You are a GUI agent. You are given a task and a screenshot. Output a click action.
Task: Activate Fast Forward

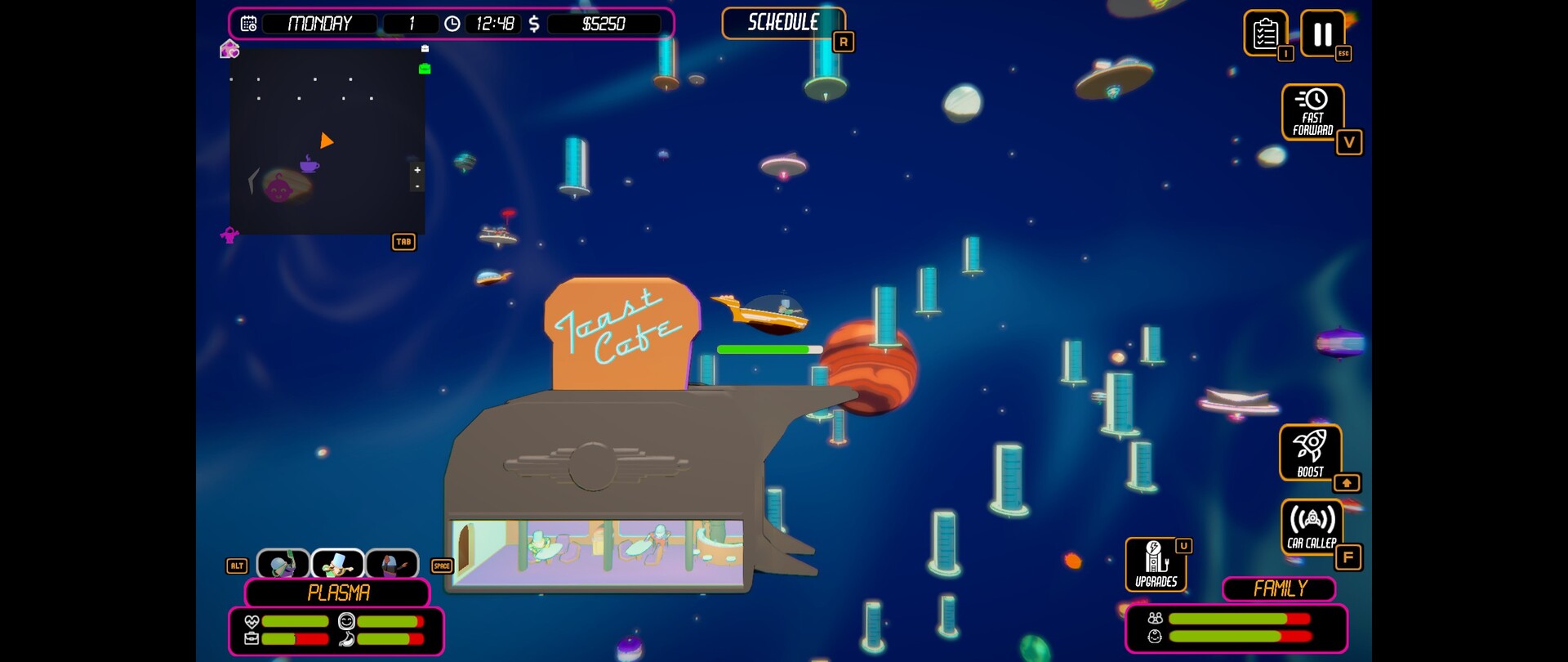[1312, 112]
